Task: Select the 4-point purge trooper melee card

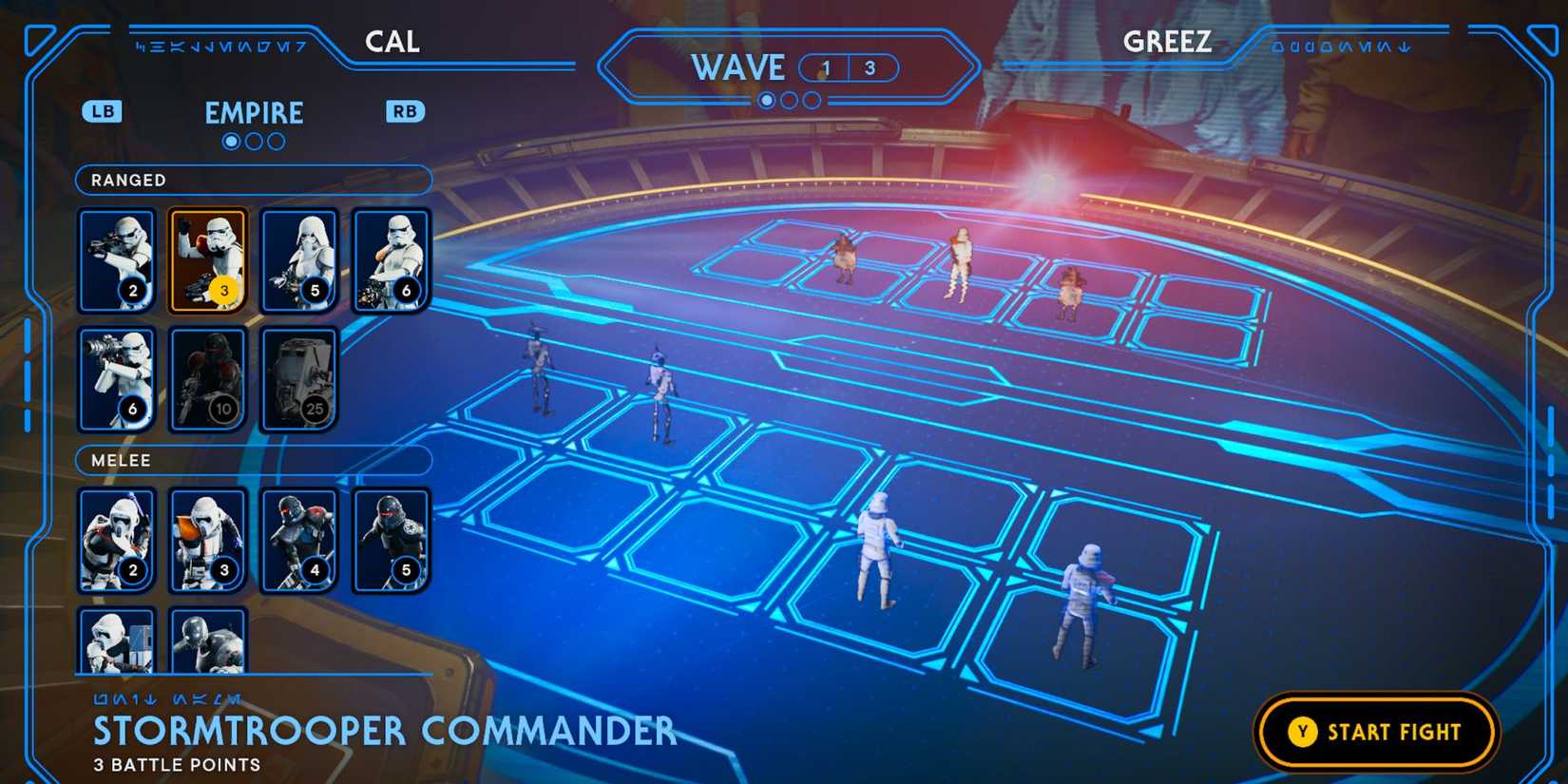Action: coord(298,541)
